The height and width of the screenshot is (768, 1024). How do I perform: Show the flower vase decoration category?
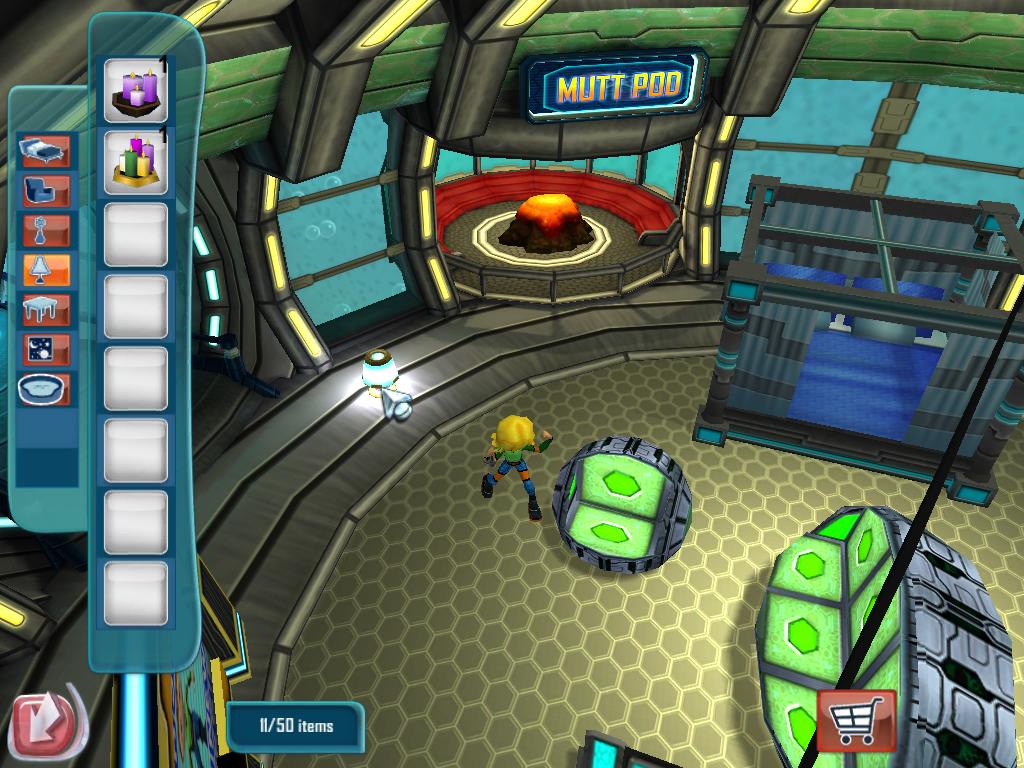coord(46,230)
